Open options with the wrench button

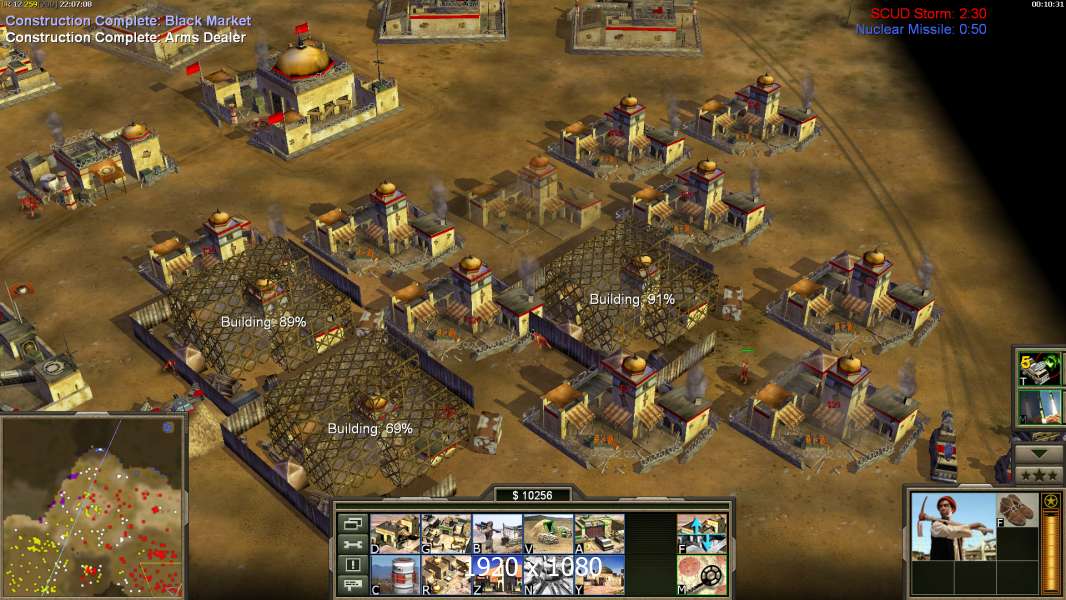pyautogui.click(x=352, y=544)
